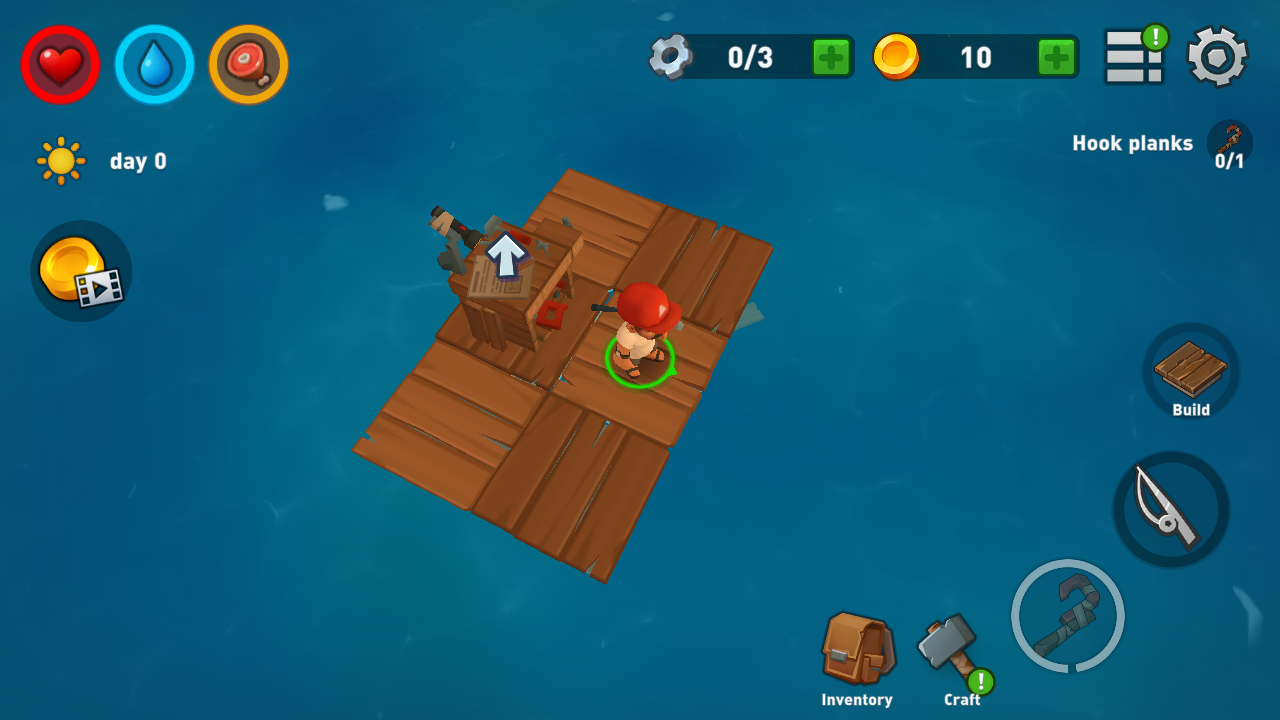The height and width of the screenshot is (720, 1280).
Task: Tap the meat hunger icon
Action: (248, 65)
